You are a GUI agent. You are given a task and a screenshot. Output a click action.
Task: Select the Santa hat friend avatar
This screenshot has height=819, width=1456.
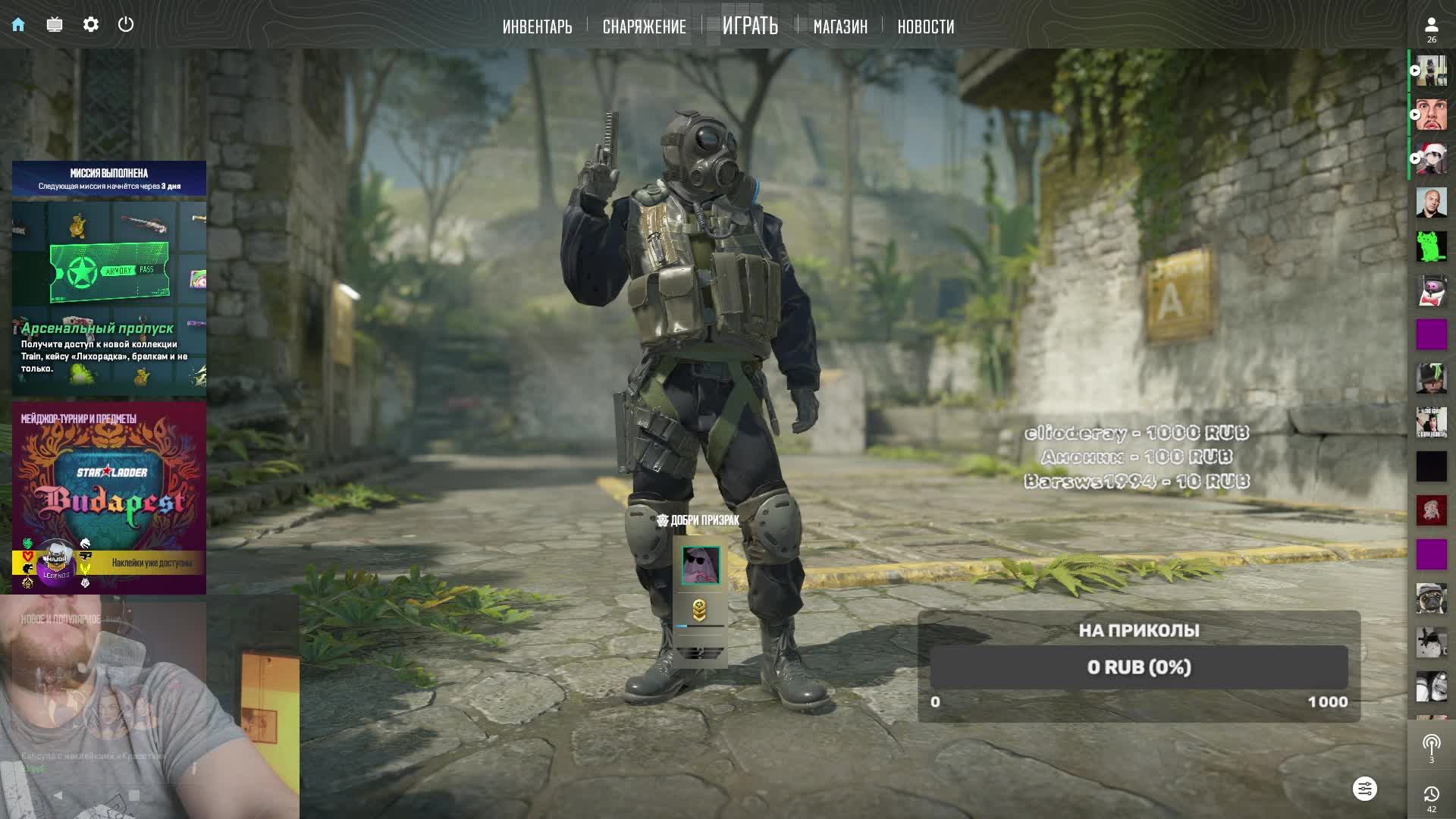point(1431,158)
